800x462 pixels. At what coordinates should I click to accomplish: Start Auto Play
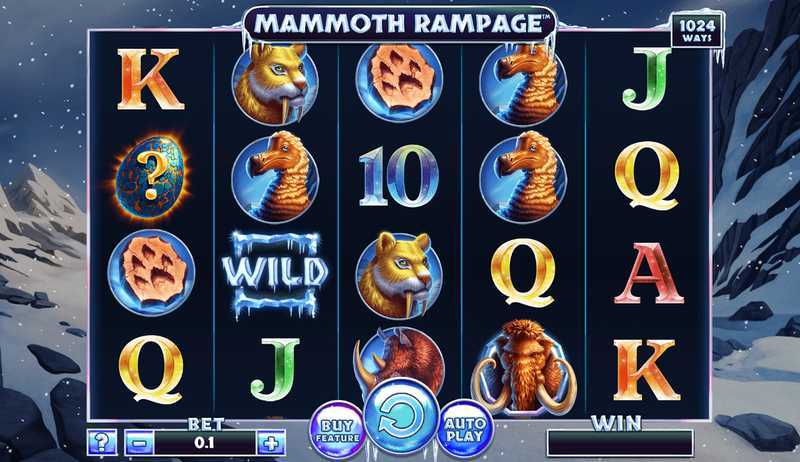464,427
